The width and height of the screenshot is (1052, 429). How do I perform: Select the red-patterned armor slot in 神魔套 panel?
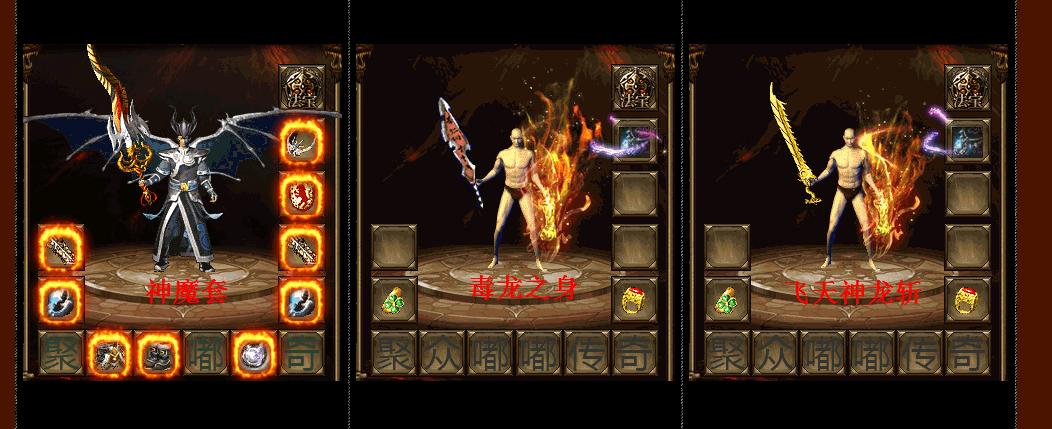(x=301, y=193)
